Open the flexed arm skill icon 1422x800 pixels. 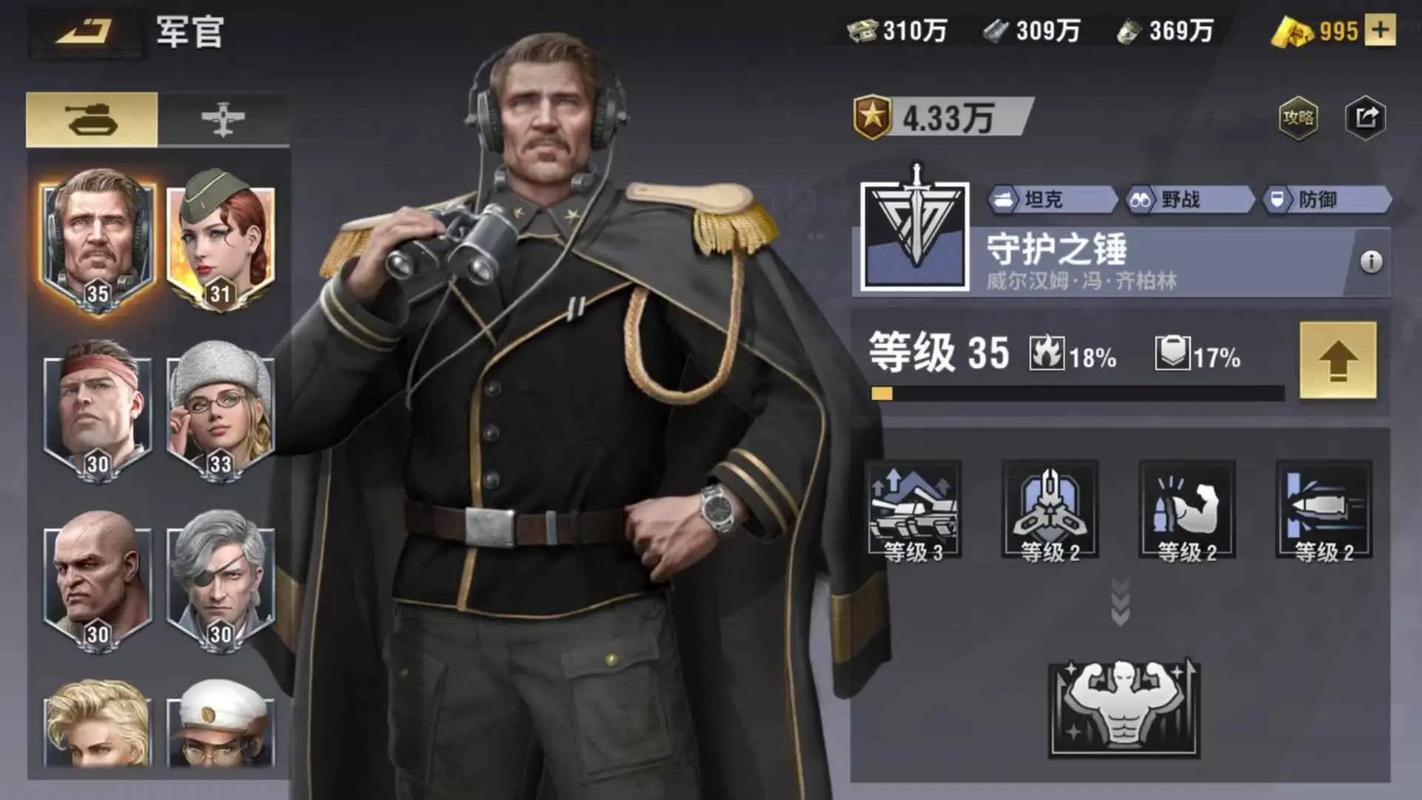point(1187,510)
